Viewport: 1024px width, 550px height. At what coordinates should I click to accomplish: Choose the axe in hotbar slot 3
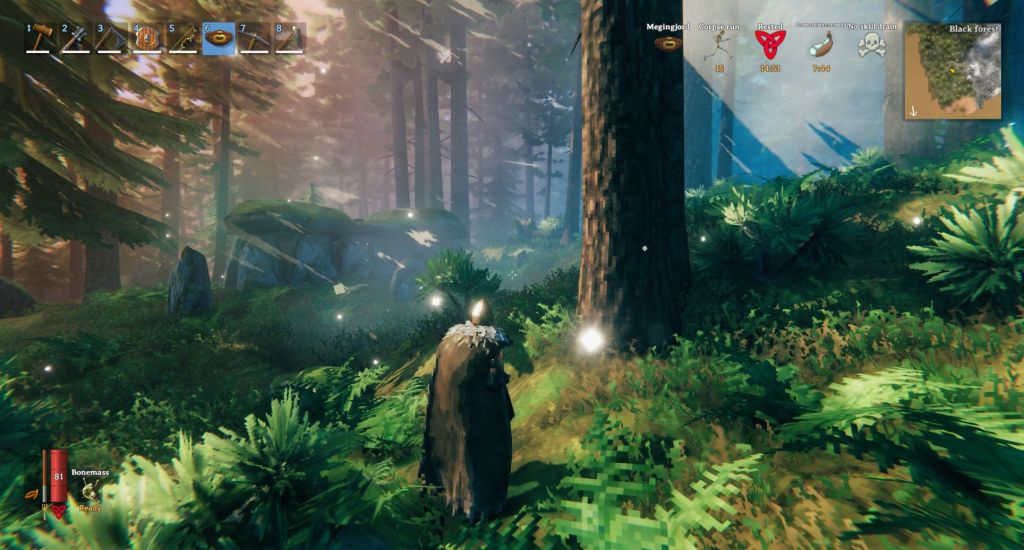click(111, 38)
